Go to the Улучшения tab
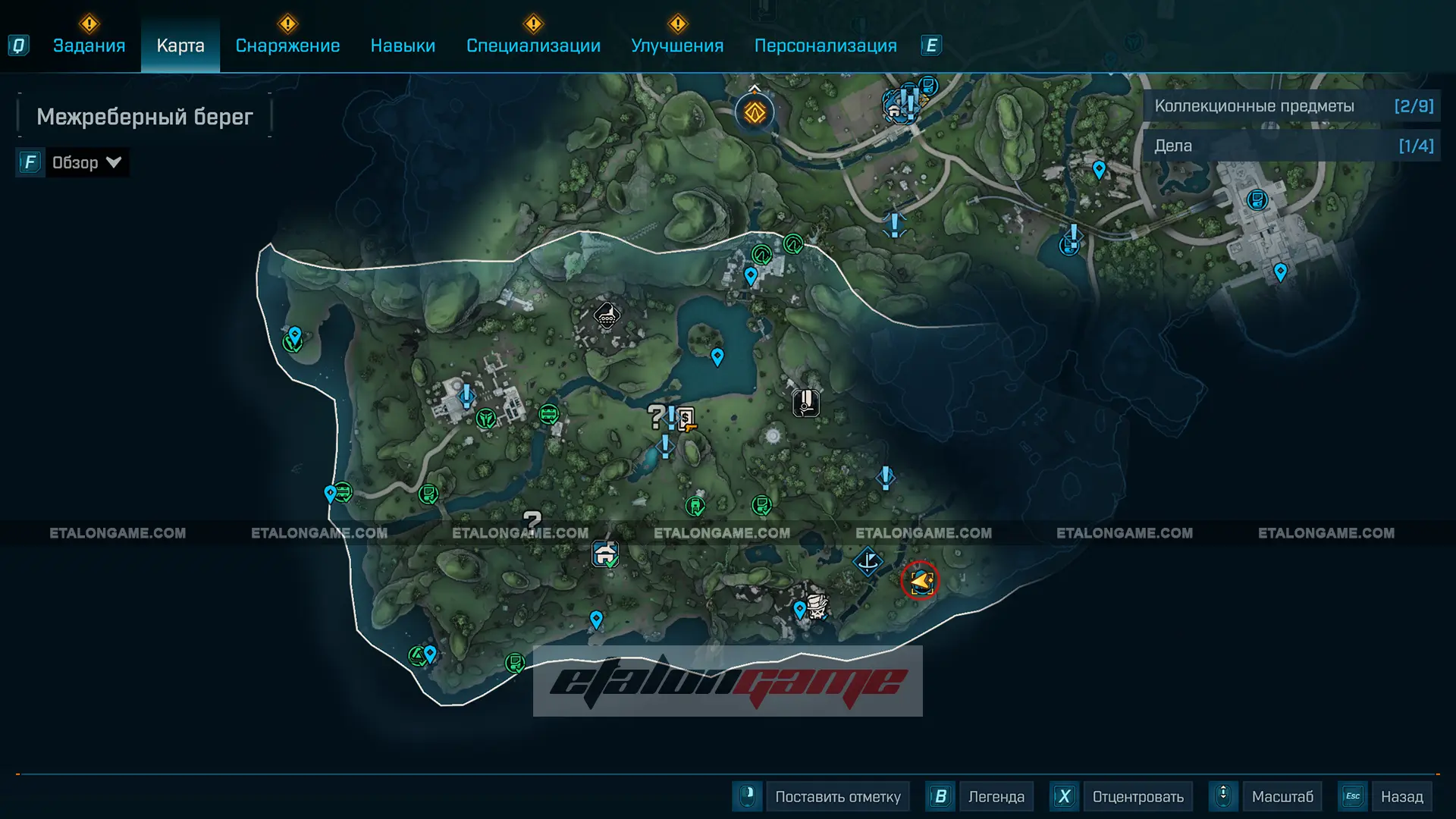The height and width of the screenshot is (819, 1456). click(x=677, y=45)
